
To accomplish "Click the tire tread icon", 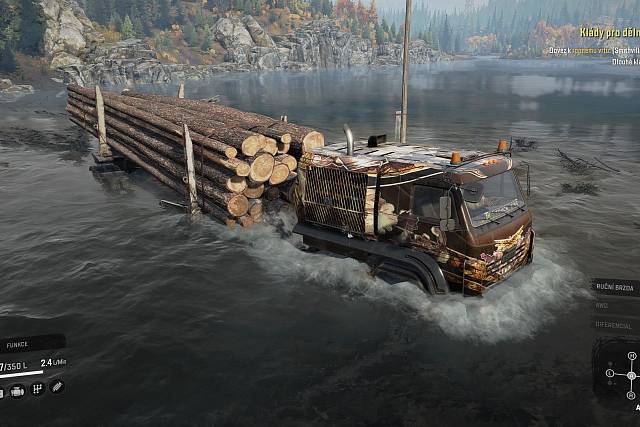I will point(57,387).
